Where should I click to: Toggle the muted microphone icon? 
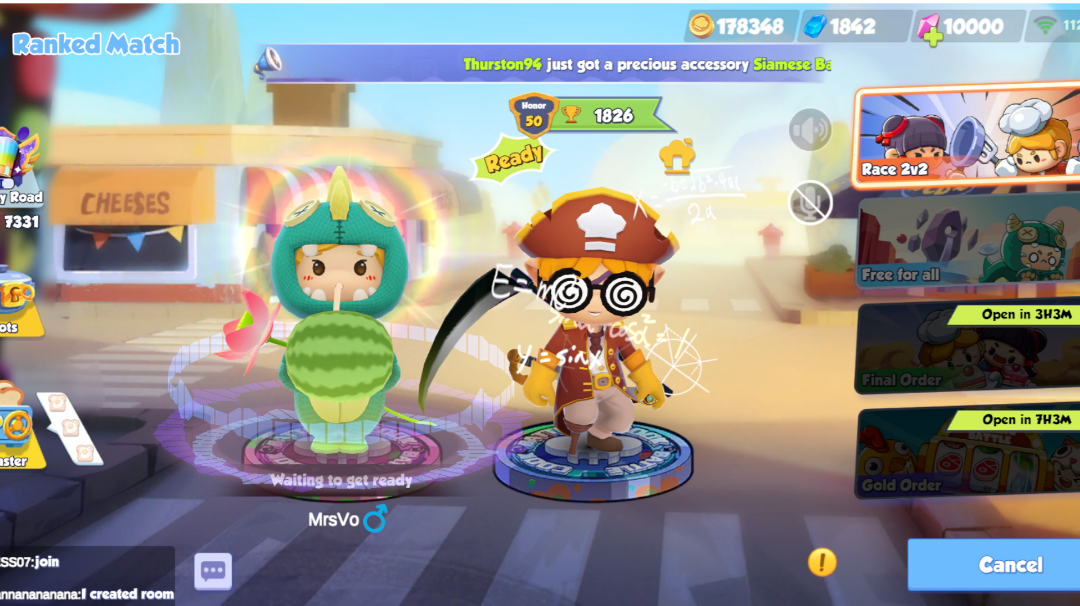click(809, 203)
